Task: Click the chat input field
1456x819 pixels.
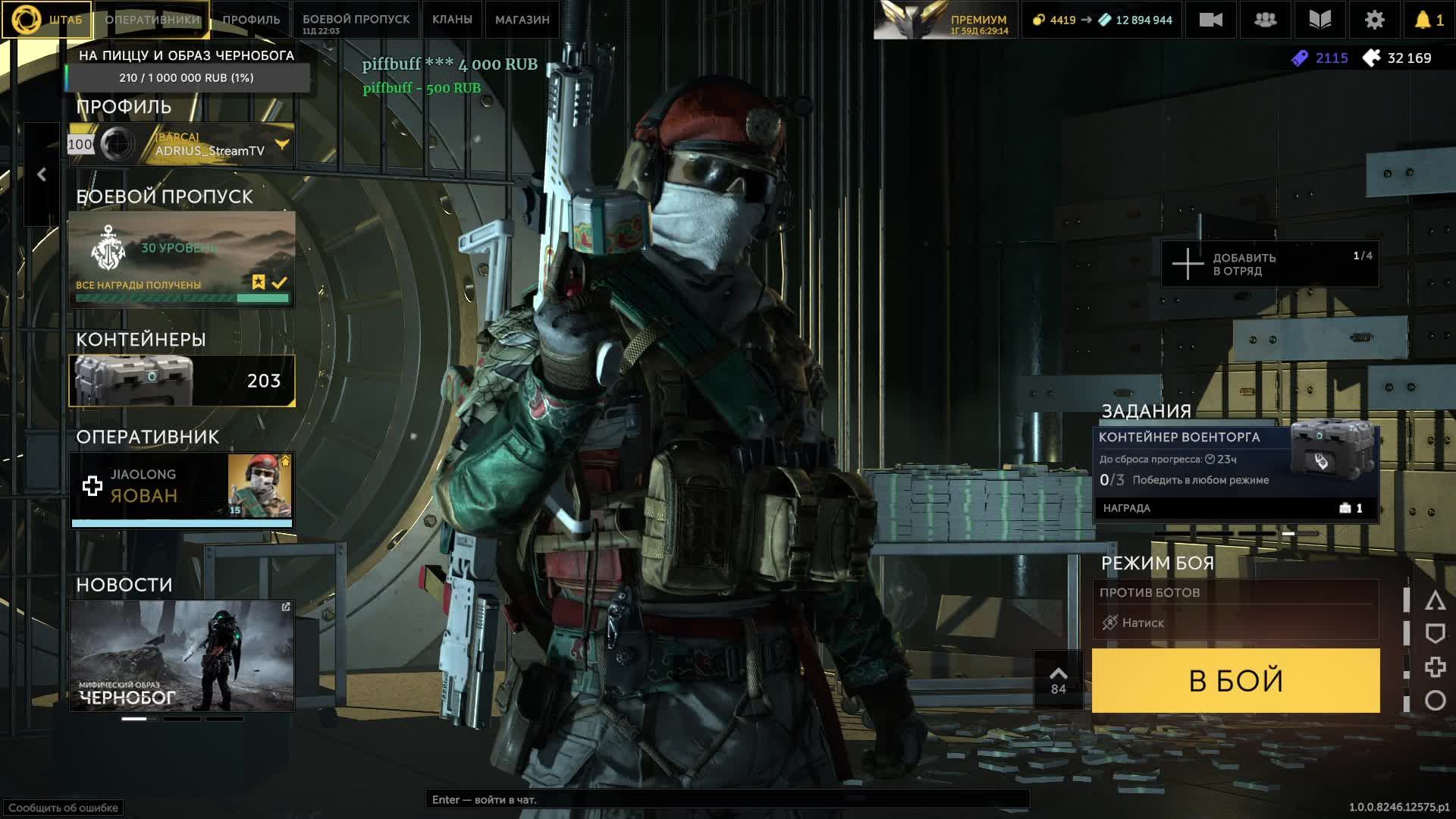Action: click(726, 799)
